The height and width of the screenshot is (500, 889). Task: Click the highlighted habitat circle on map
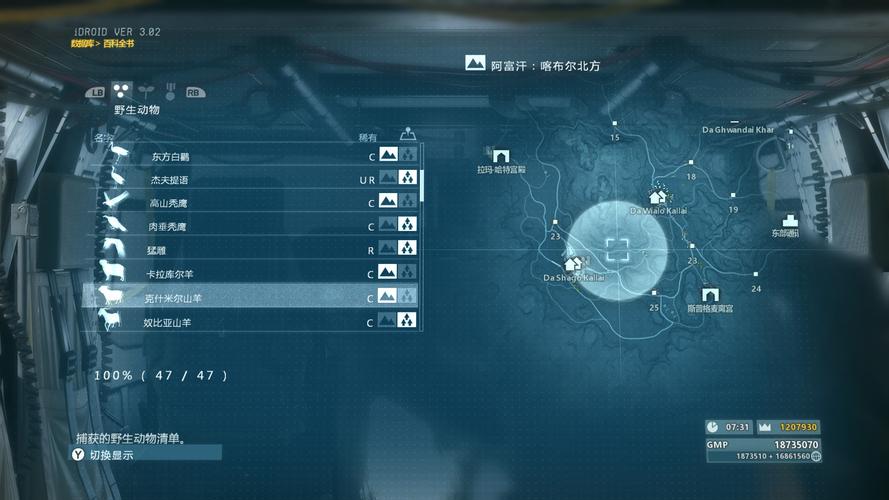(618, 250)
